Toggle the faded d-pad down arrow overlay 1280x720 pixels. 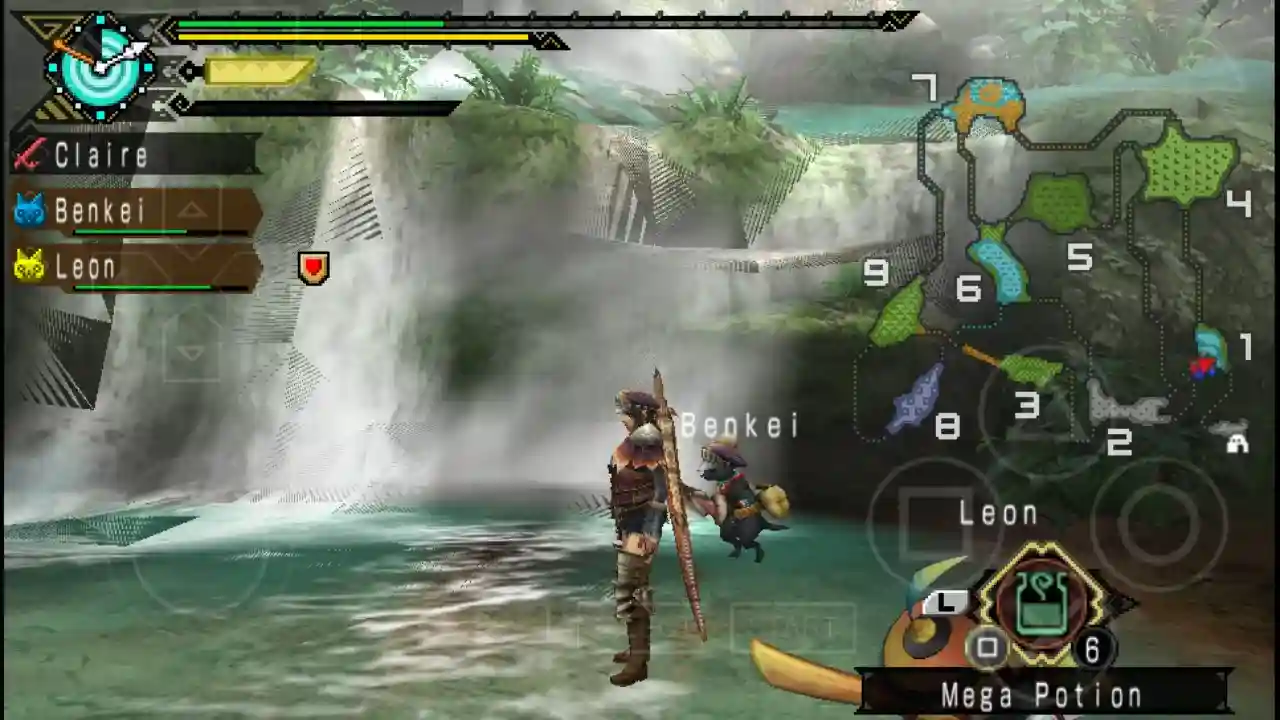[x=190, y=353]
